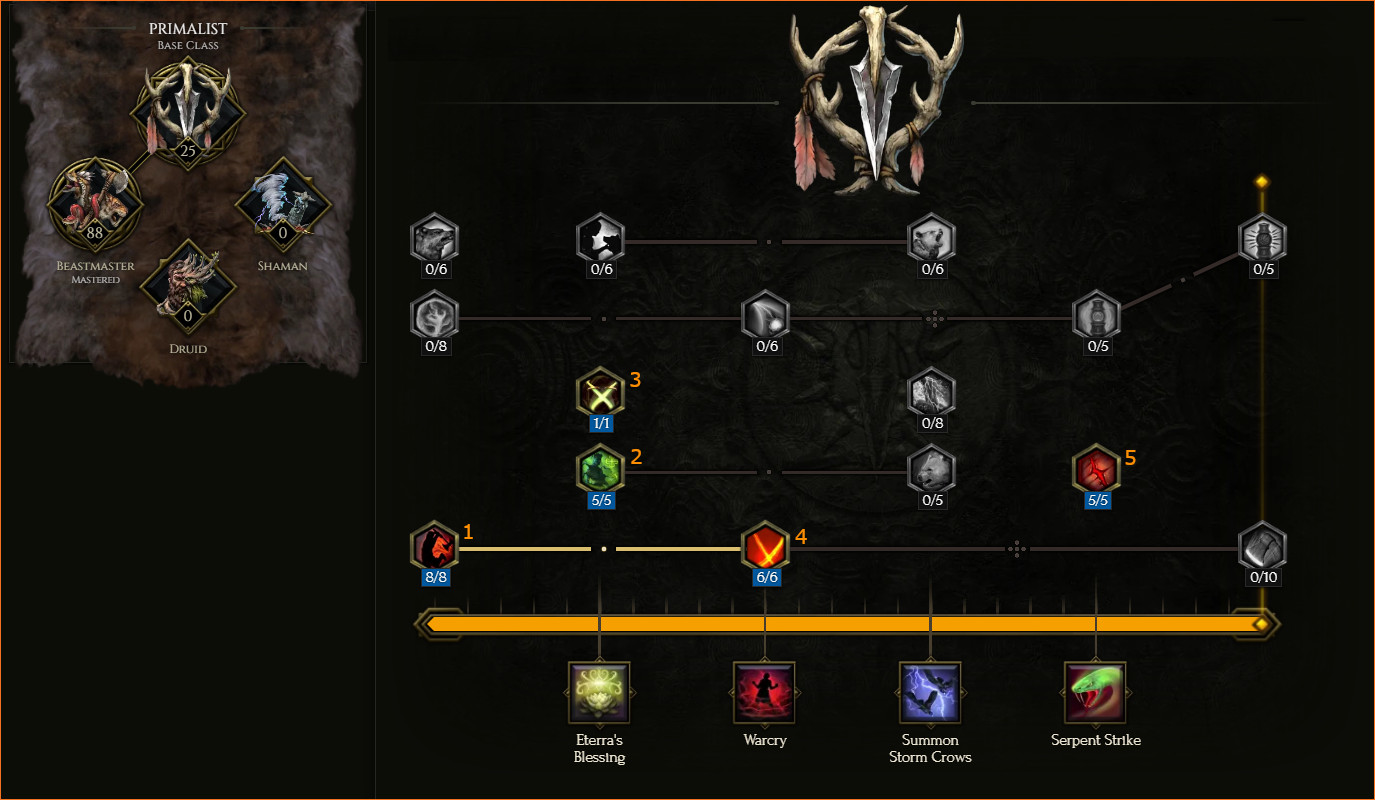This screenshot has height=800, width=1375.
Task: Select the 1/1 crossed-swords node numbered 3
Action: 600,392
